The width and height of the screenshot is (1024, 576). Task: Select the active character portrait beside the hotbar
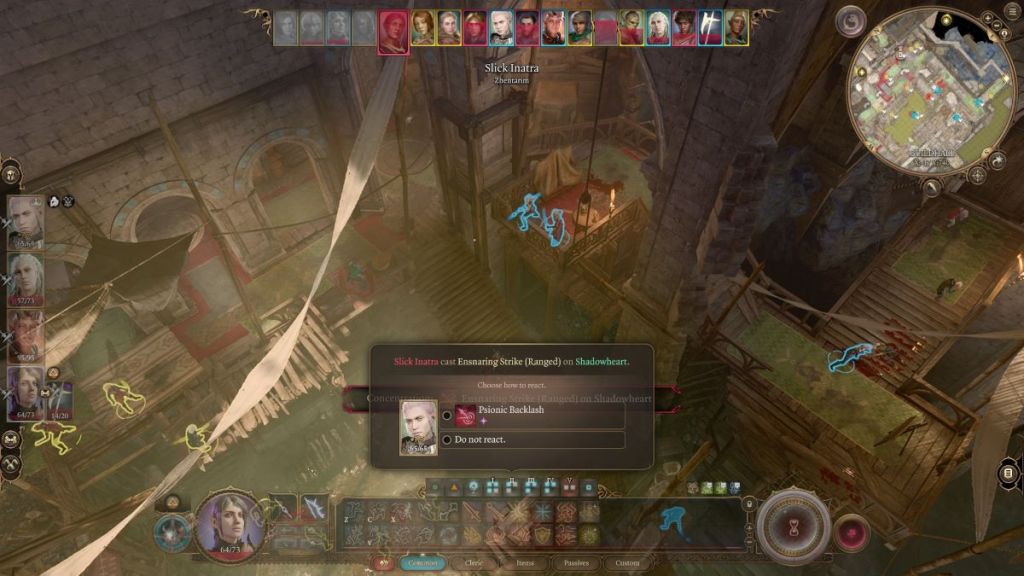click(x=231, y=523)
